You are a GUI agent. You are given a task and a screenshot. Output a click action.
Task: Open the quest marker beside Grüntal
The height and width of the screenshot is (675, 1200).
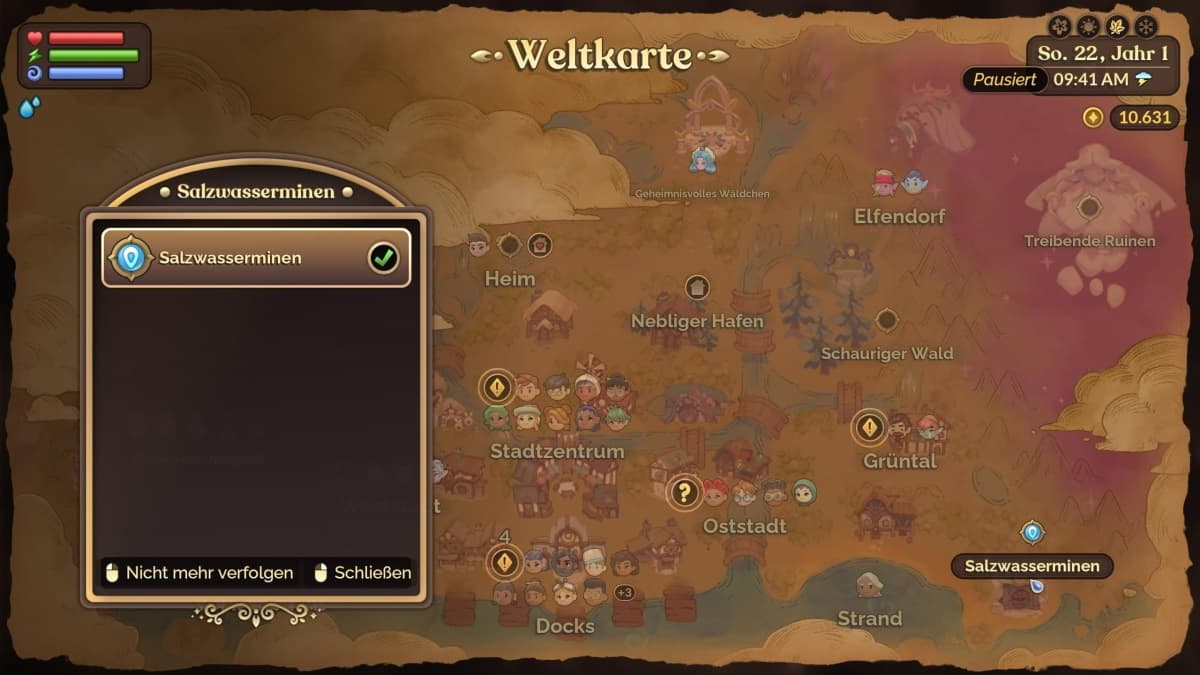pyautogui.click(x=869, y=428)
